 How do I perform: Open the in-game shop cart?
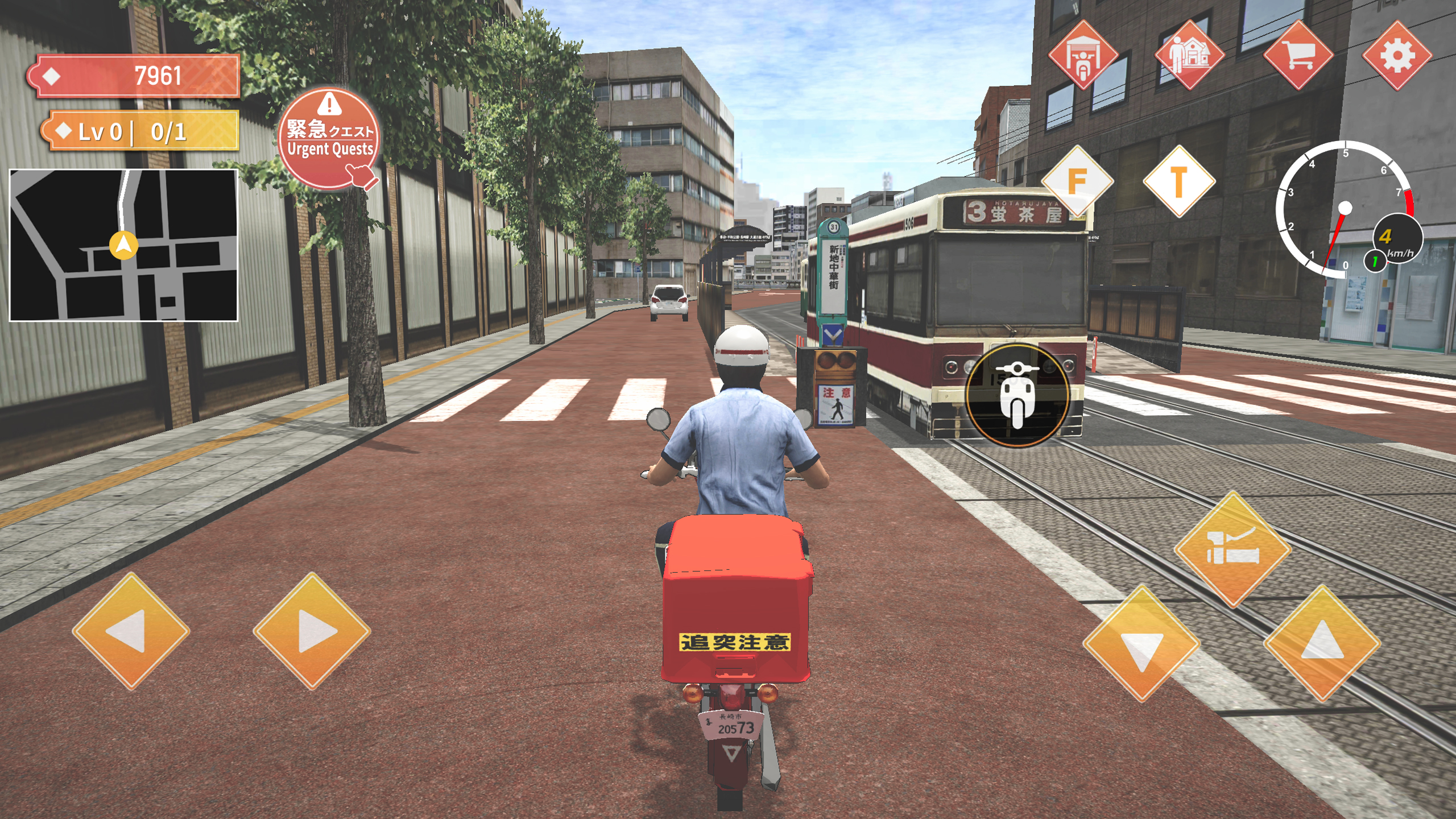1299,57
